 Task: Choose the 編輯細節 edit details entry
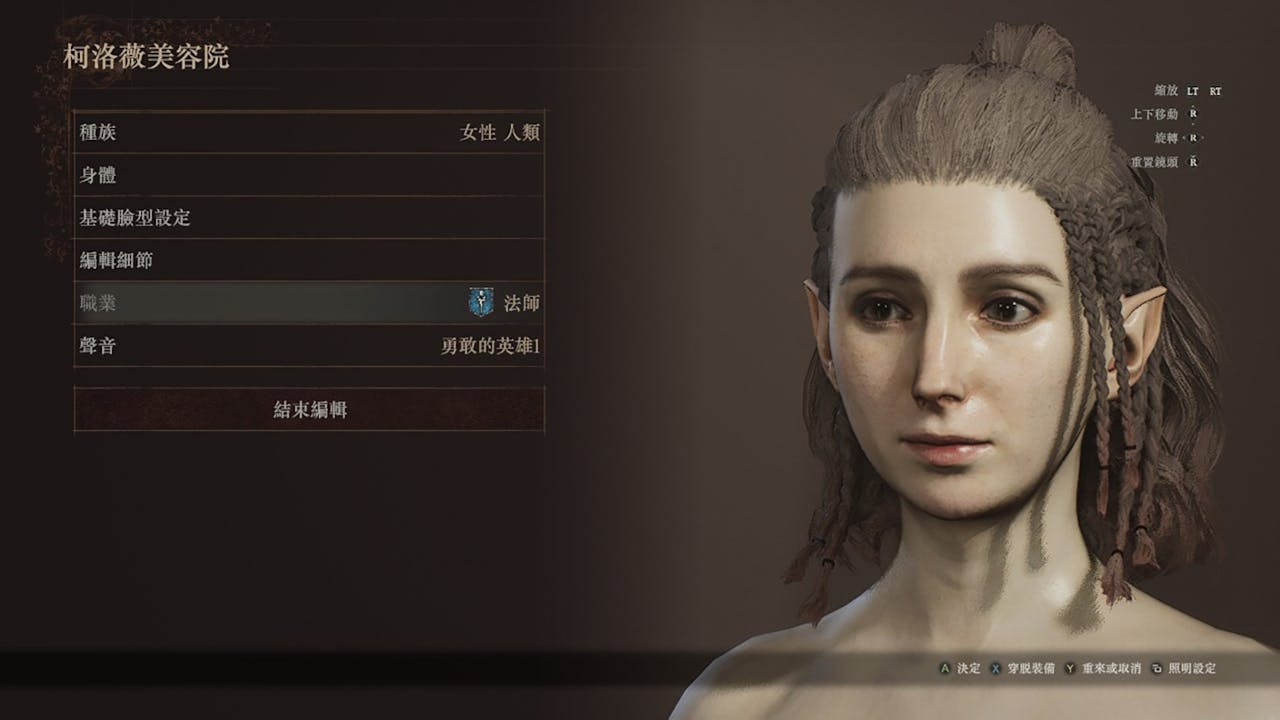pos(309,261)
